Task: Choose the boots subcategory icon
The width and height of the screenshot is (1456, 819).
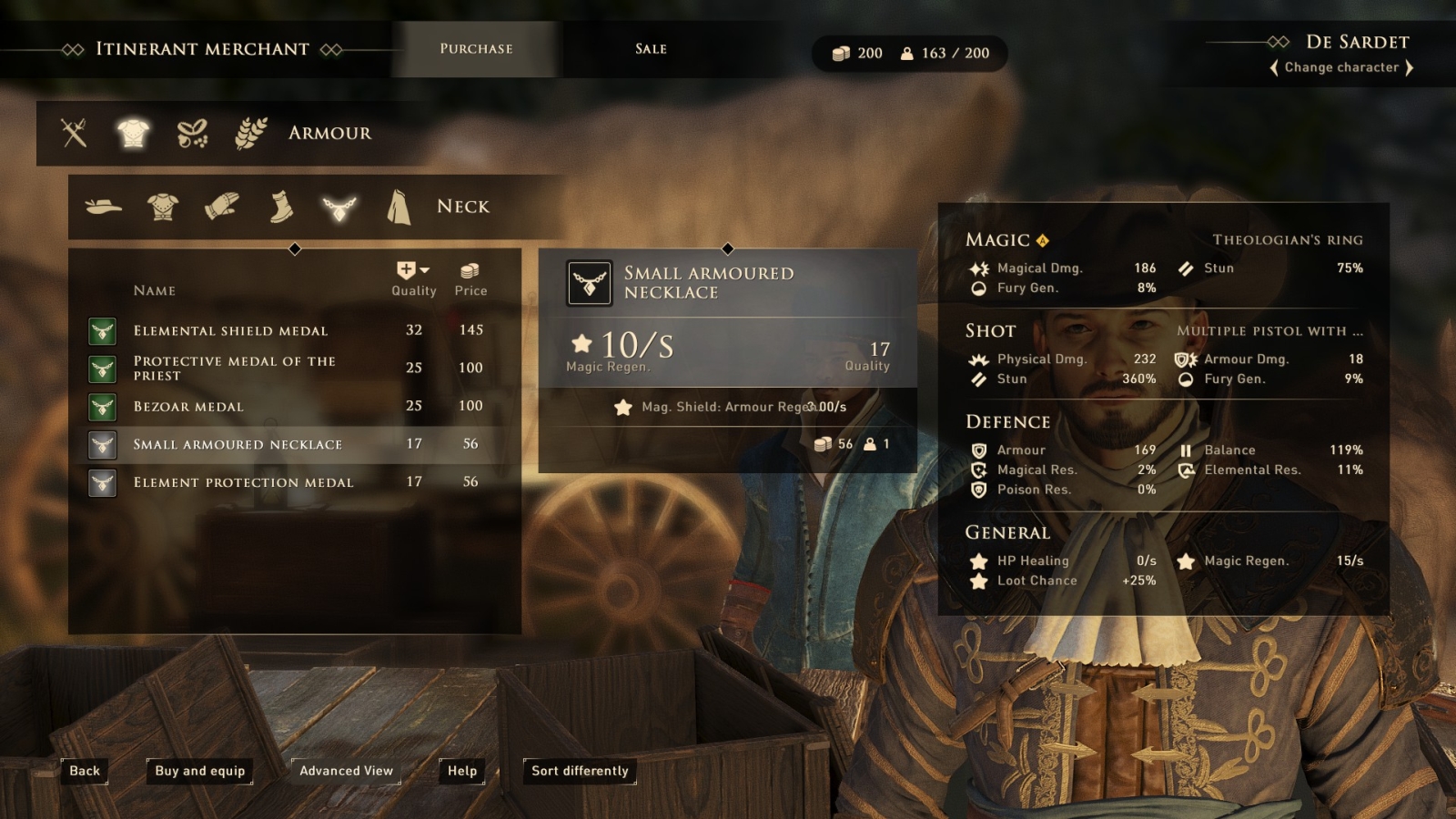Action: [x=281, y=207]
